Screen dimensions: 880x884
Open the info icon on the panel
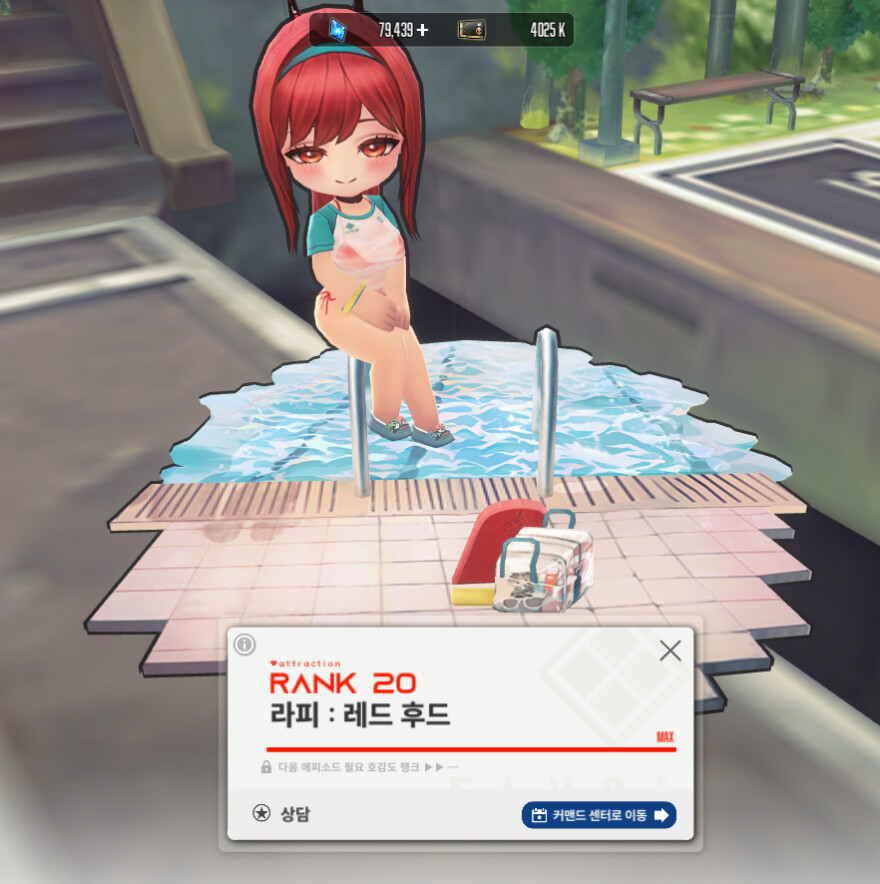pyautogui.click(x=244, y=645)
